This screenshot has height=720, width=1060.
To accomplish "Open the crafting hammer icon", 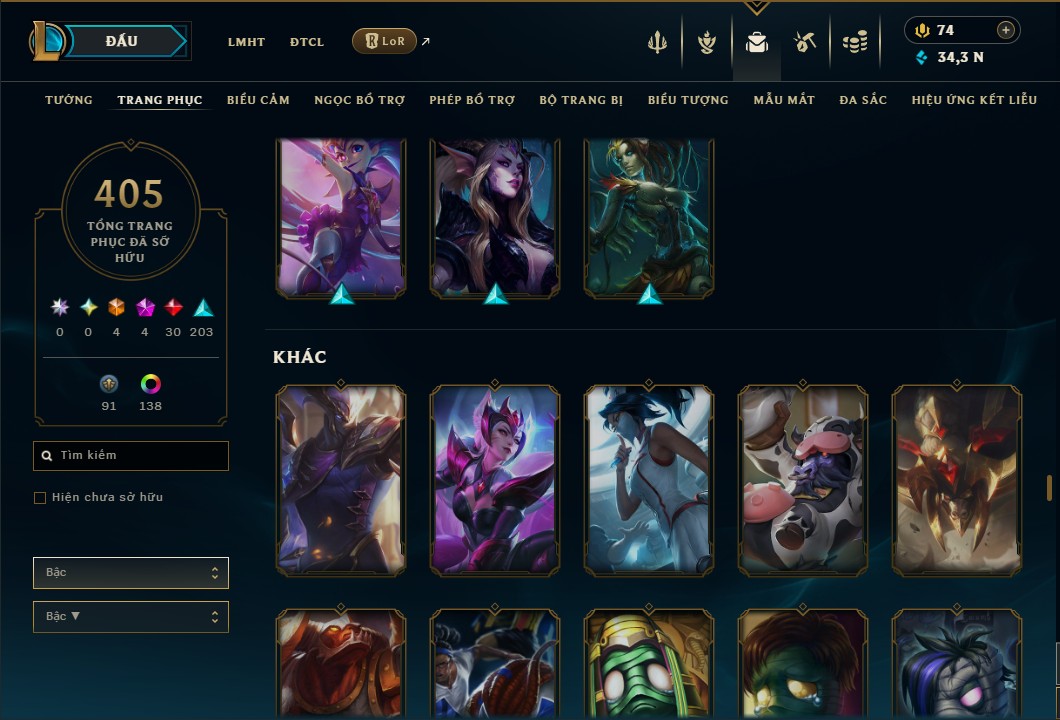I will coord(805,42).
